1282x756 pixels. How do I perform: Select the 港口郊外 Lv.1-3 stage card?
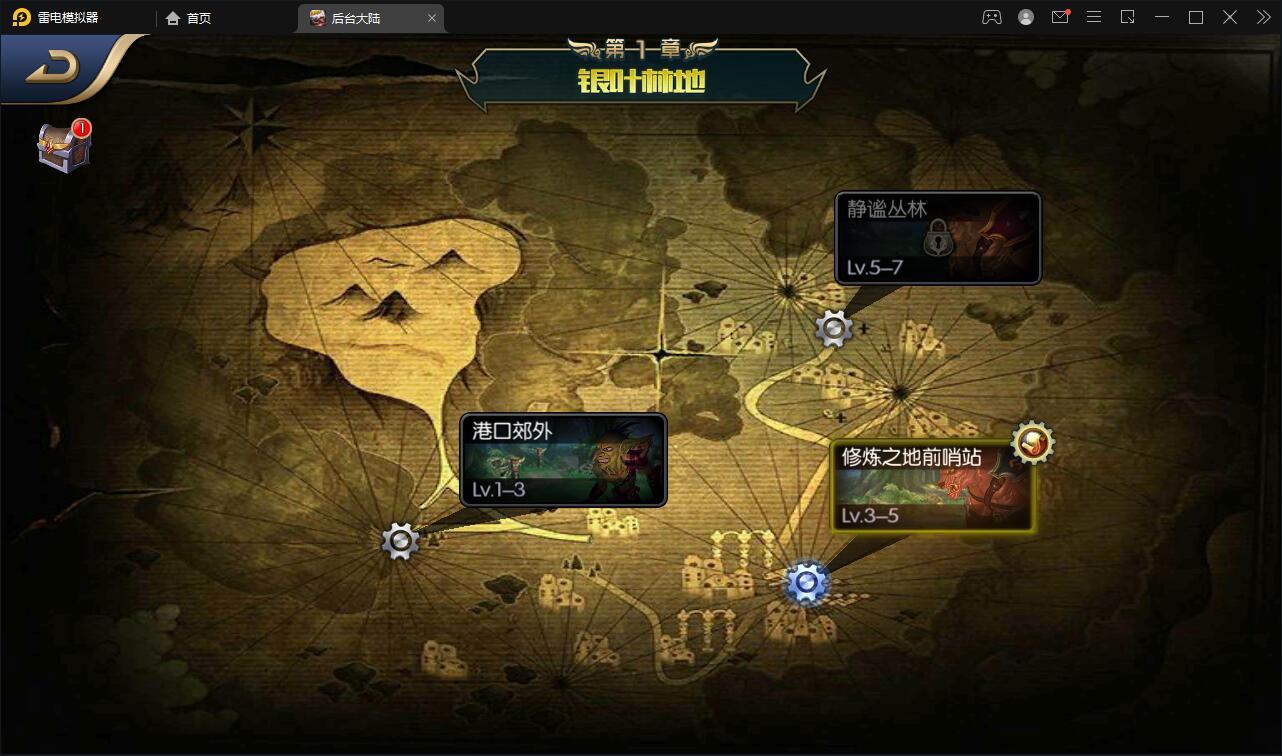coord(563,461)
